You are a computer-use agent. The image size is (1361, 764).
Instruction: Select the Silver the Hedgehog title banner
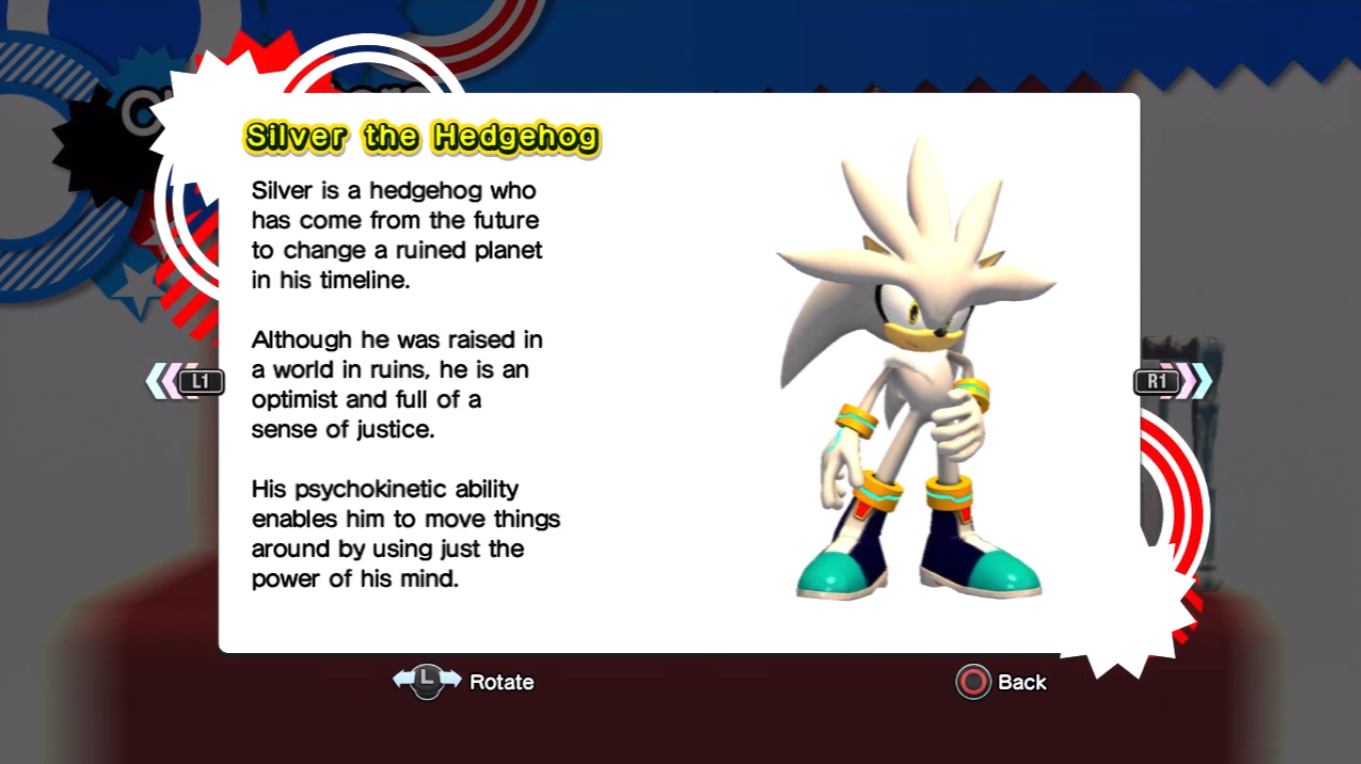click(x=420, y=137)
